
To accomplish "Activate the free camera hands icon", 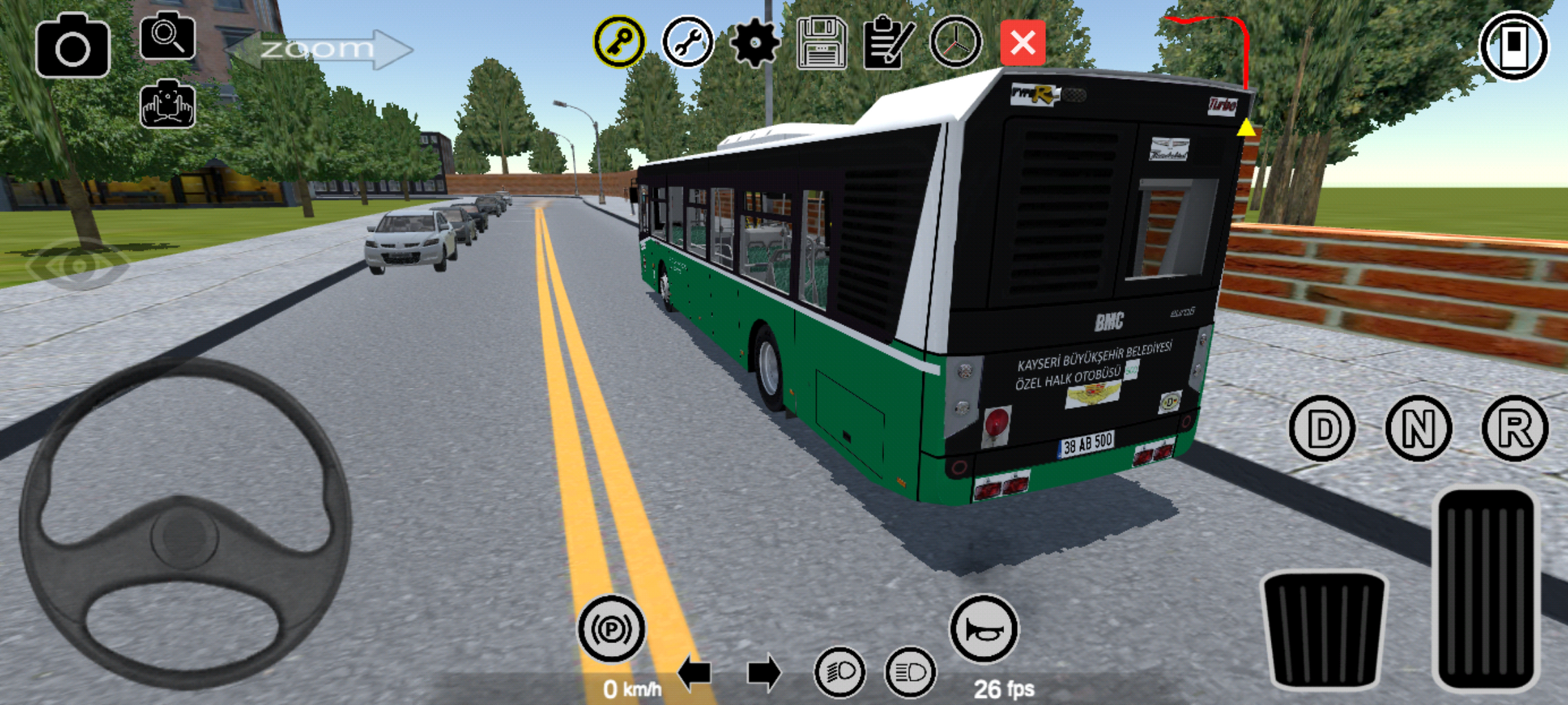I will (x=167, y=104).
